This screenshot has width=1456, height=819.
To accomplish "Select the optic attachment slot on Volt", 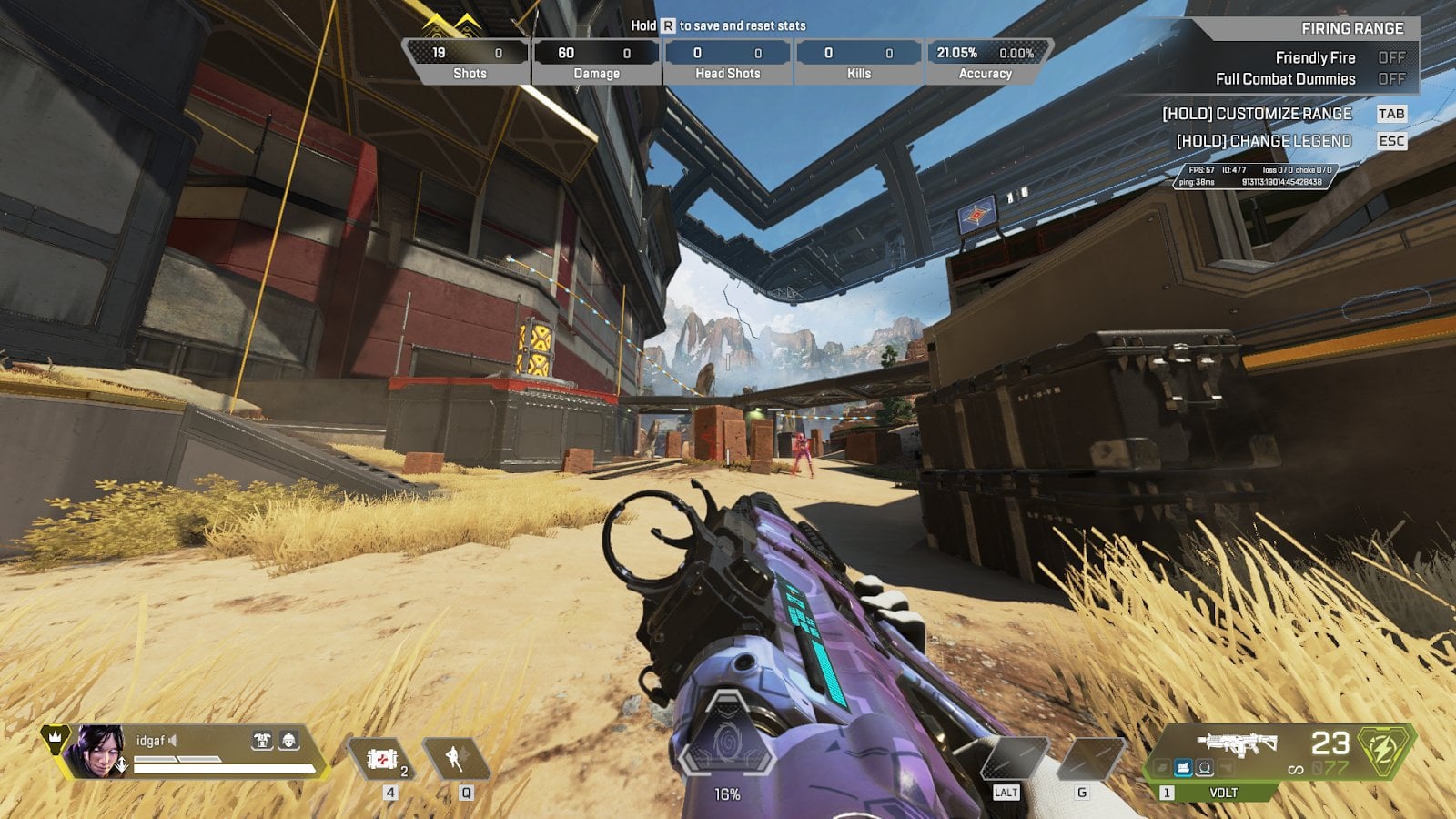I will pos(1205,768).
